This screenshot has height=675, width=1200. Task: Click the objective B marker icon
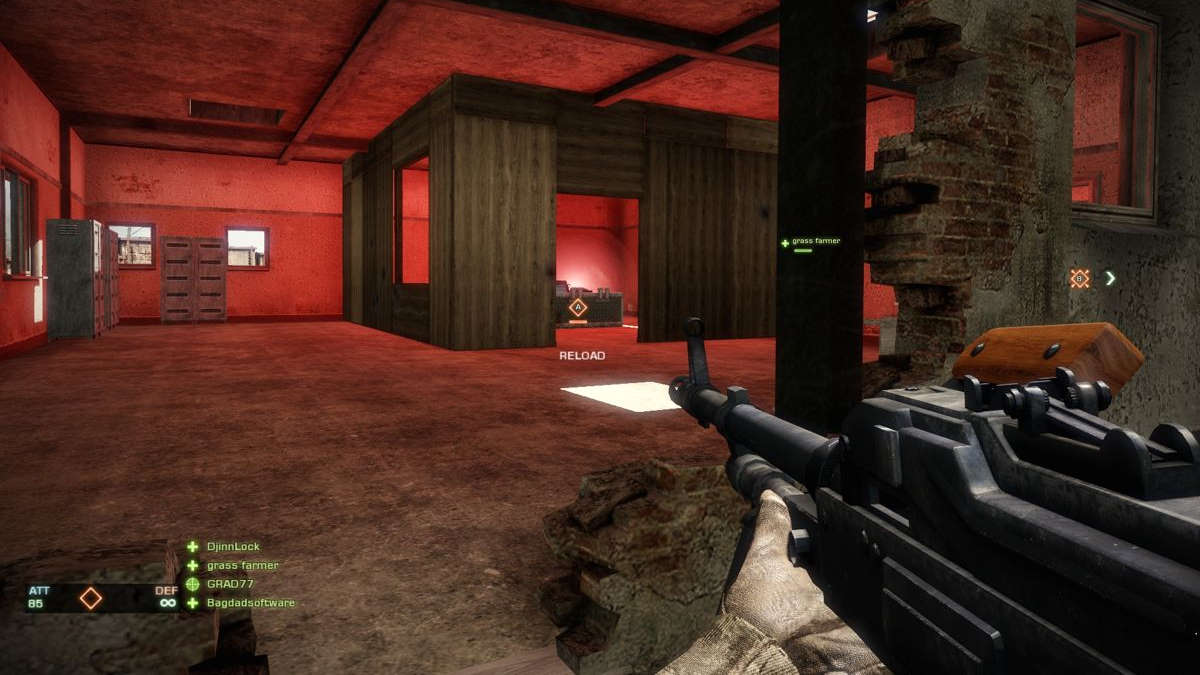[1079, 278]
